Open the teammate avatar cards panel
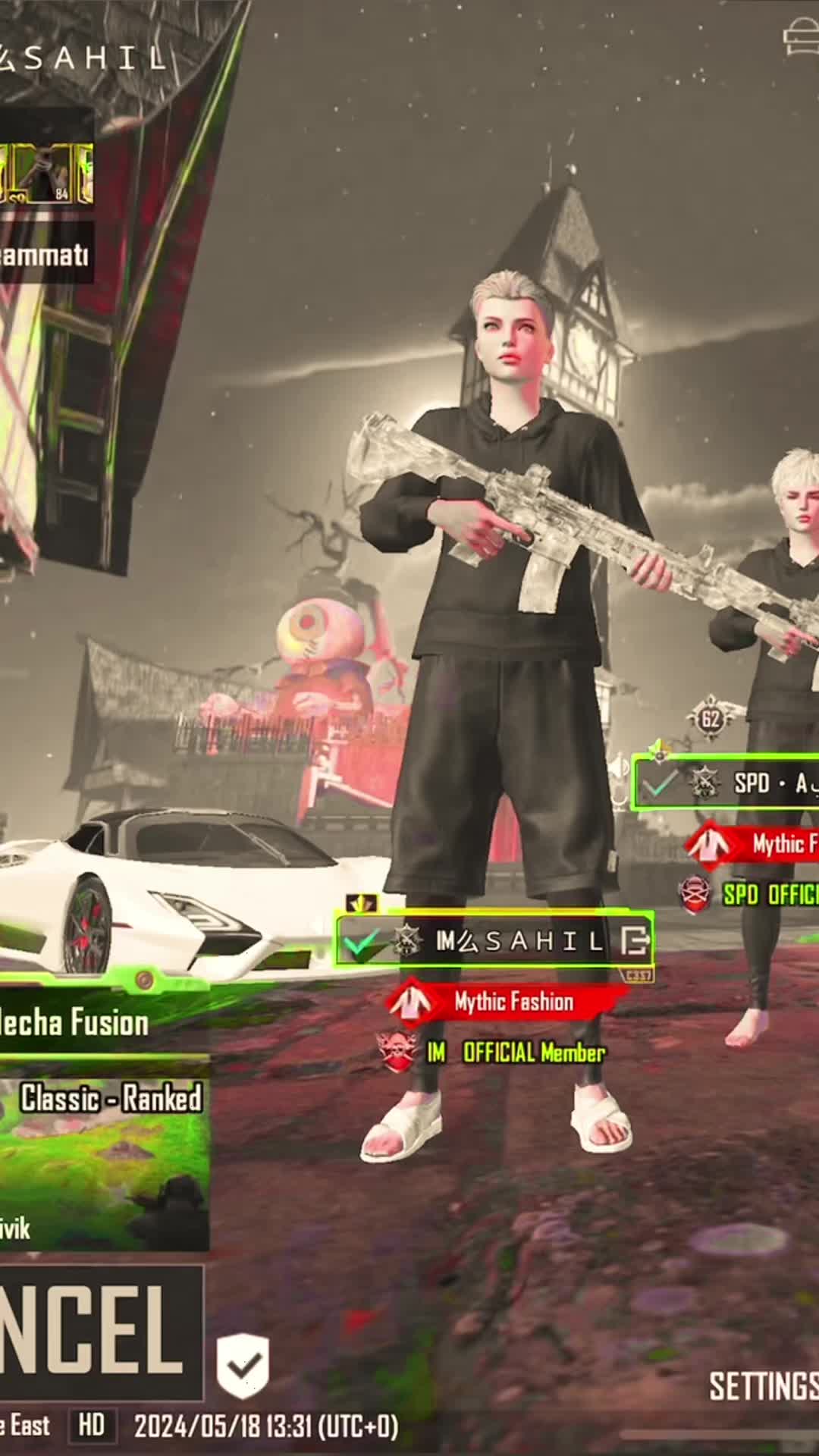 pos(47,174)
